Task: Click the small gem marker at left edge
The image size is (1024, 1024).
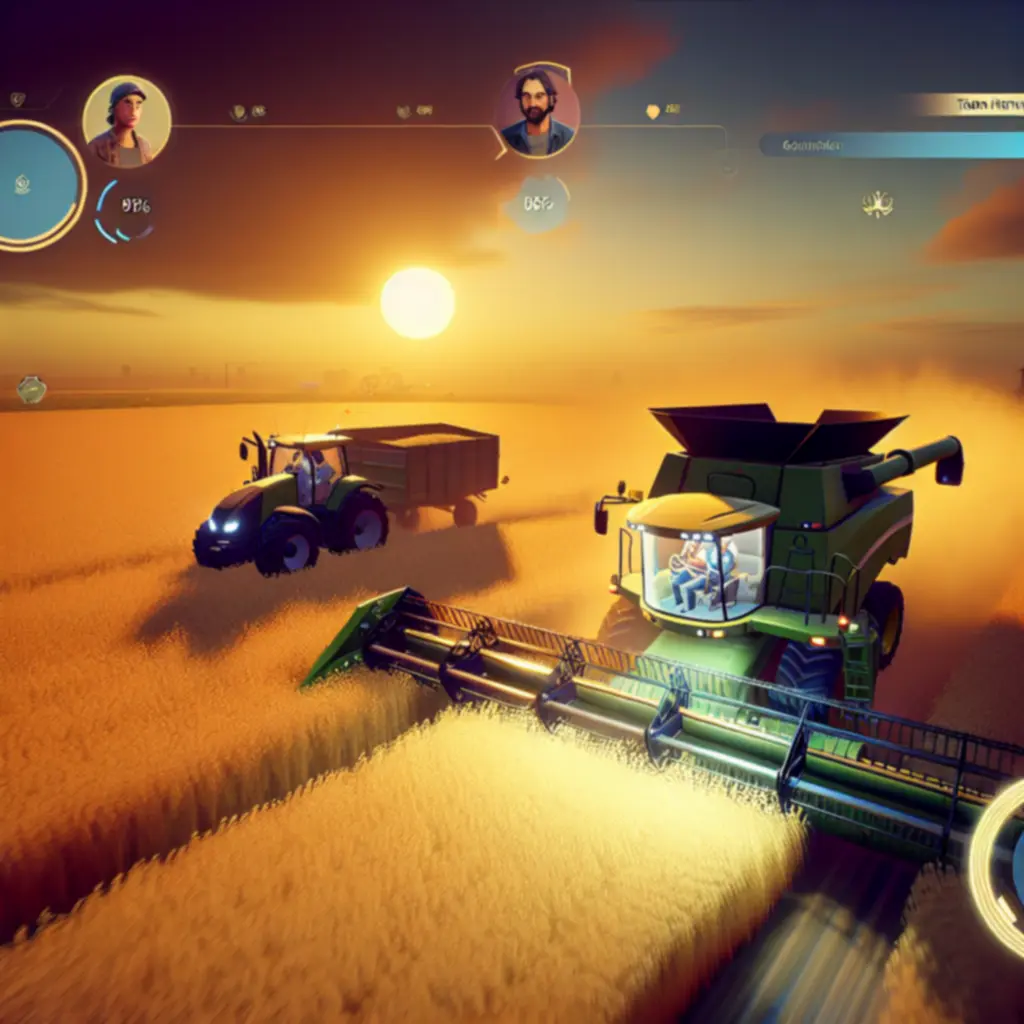Action: click(31, 389)
